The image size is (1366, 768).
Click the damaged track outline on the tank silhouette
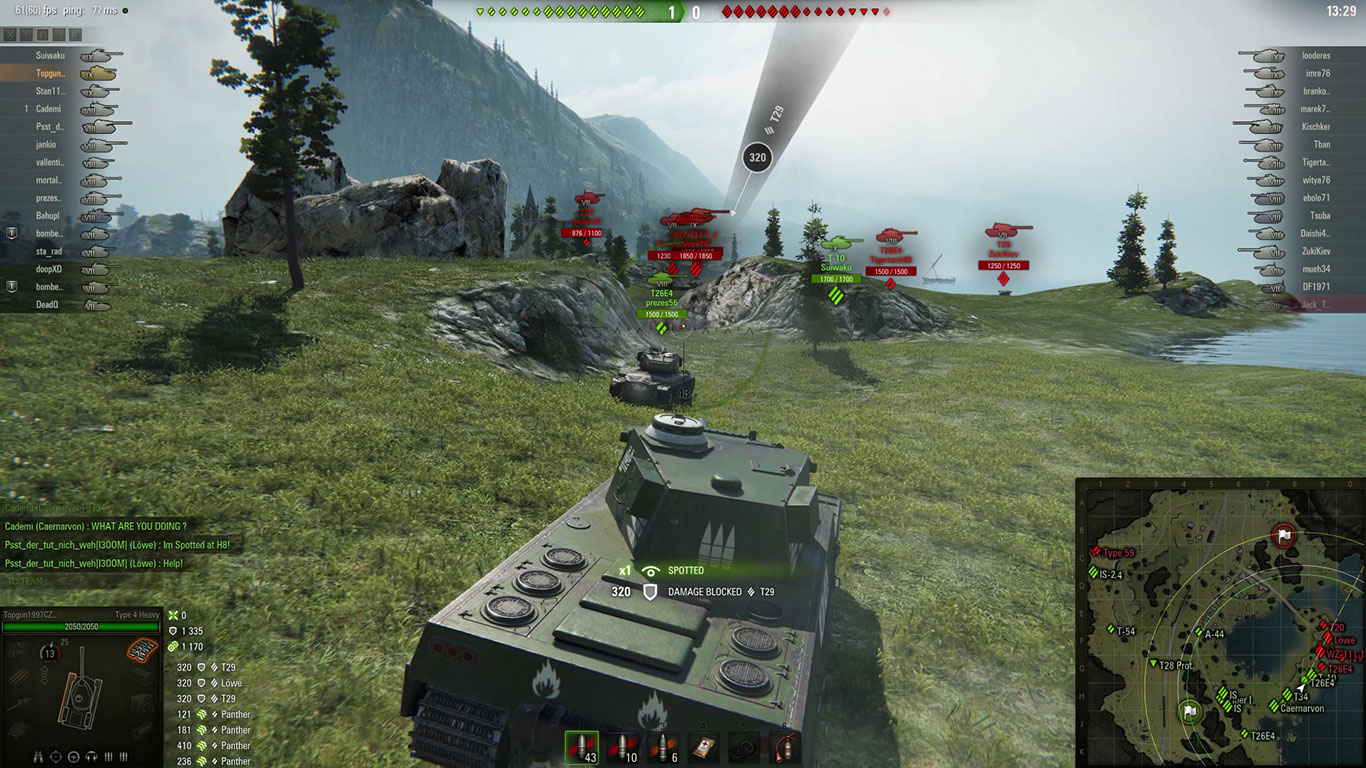point(64,698)
